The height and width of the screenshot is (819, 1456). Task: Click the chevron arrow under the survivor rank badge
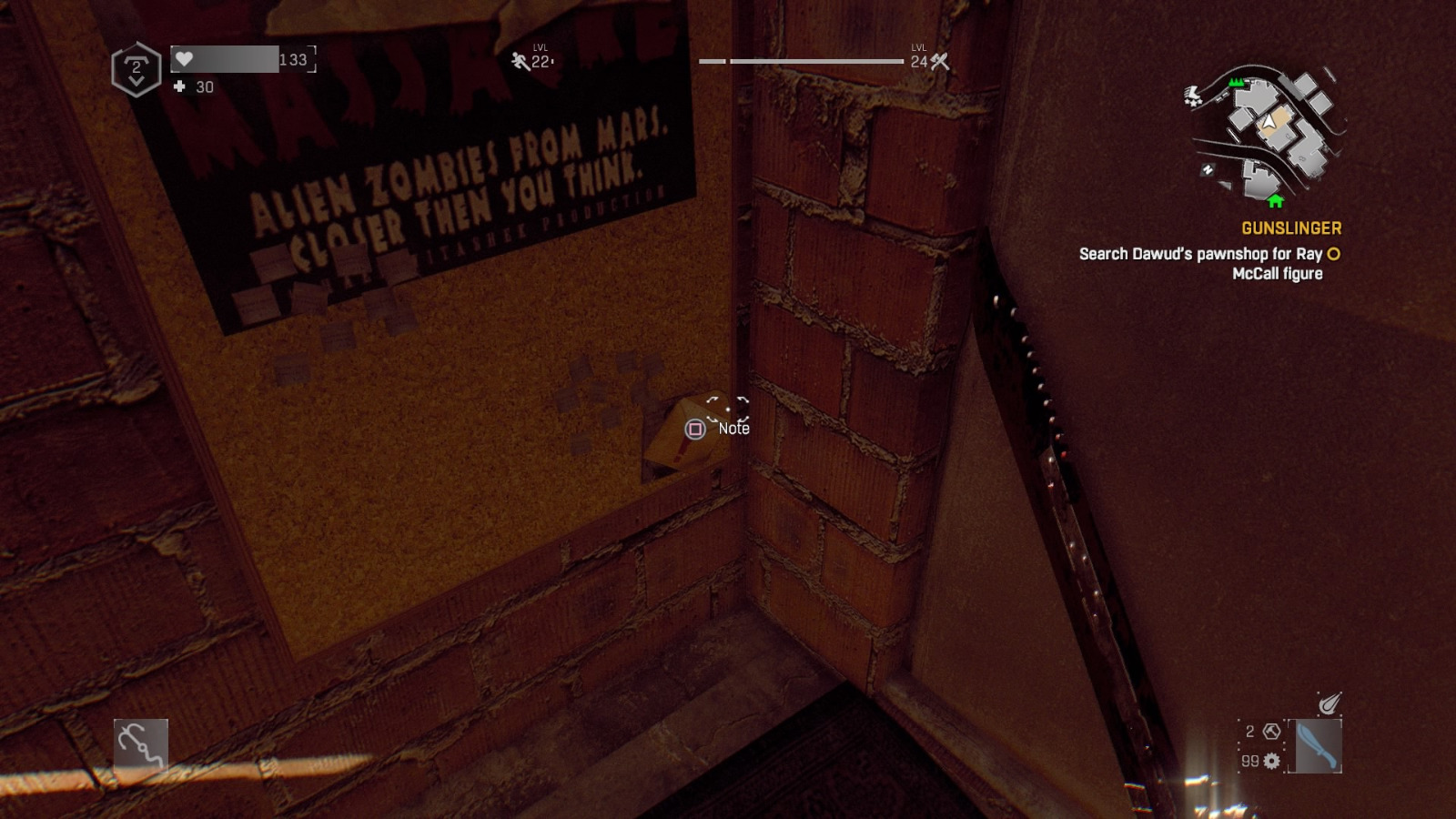pyautogui.click(x=136, y=81)
